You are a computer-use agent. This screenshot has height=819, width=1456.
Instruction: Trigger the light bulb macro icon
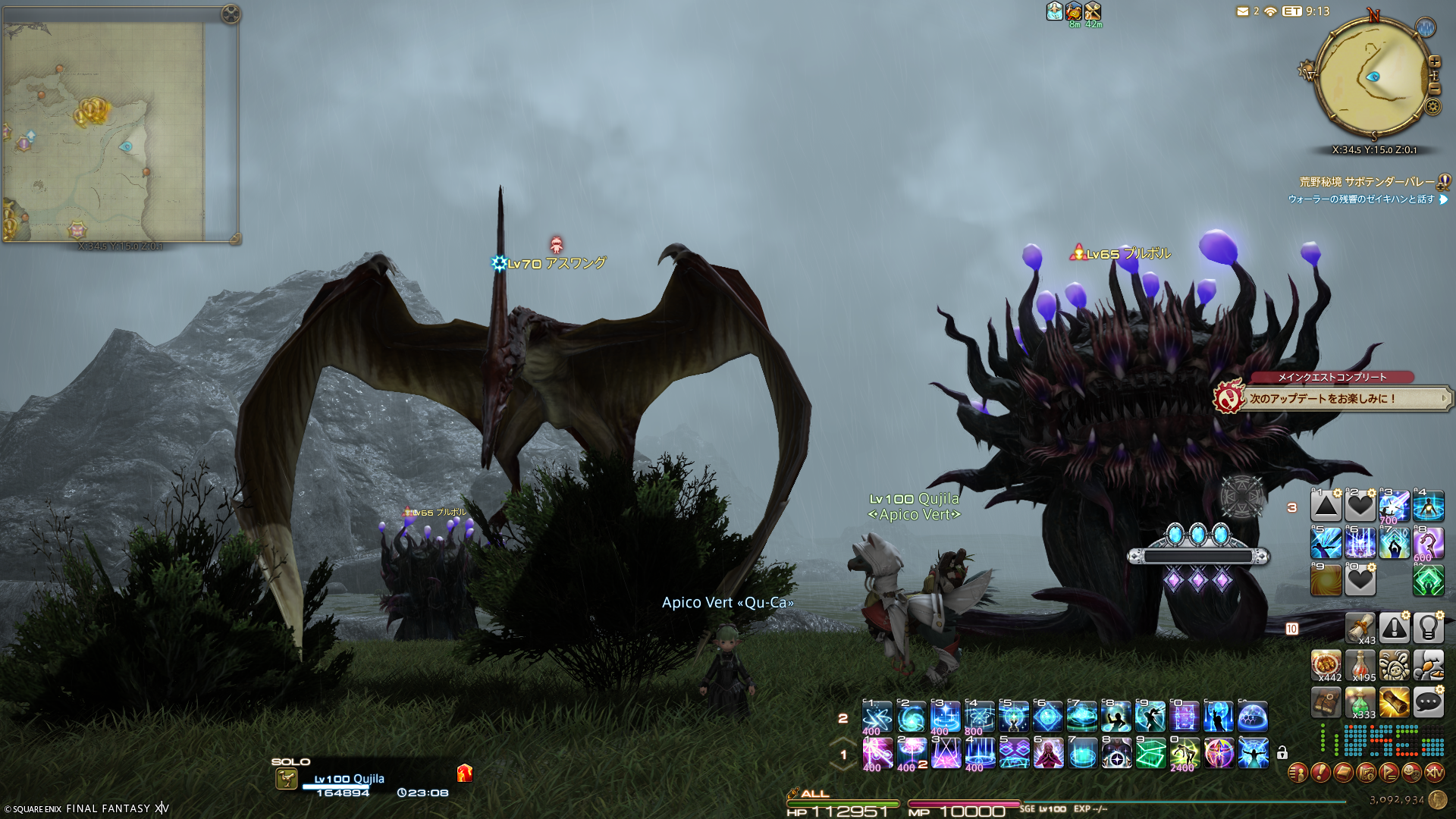tap(1429, 628)
